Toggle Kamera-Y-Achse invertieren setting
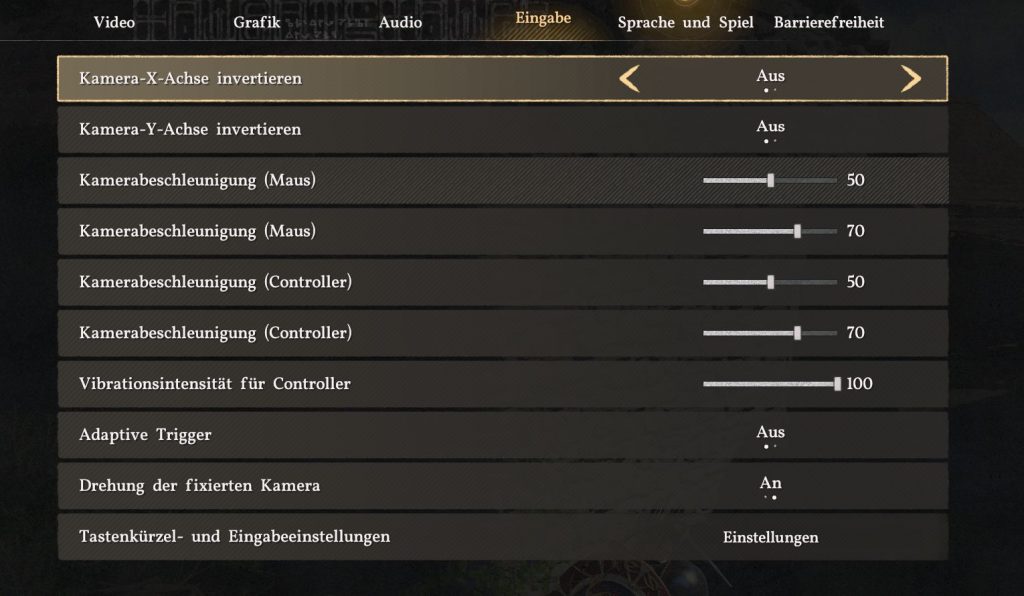1024x596 pixels. [x=770, y=129]
